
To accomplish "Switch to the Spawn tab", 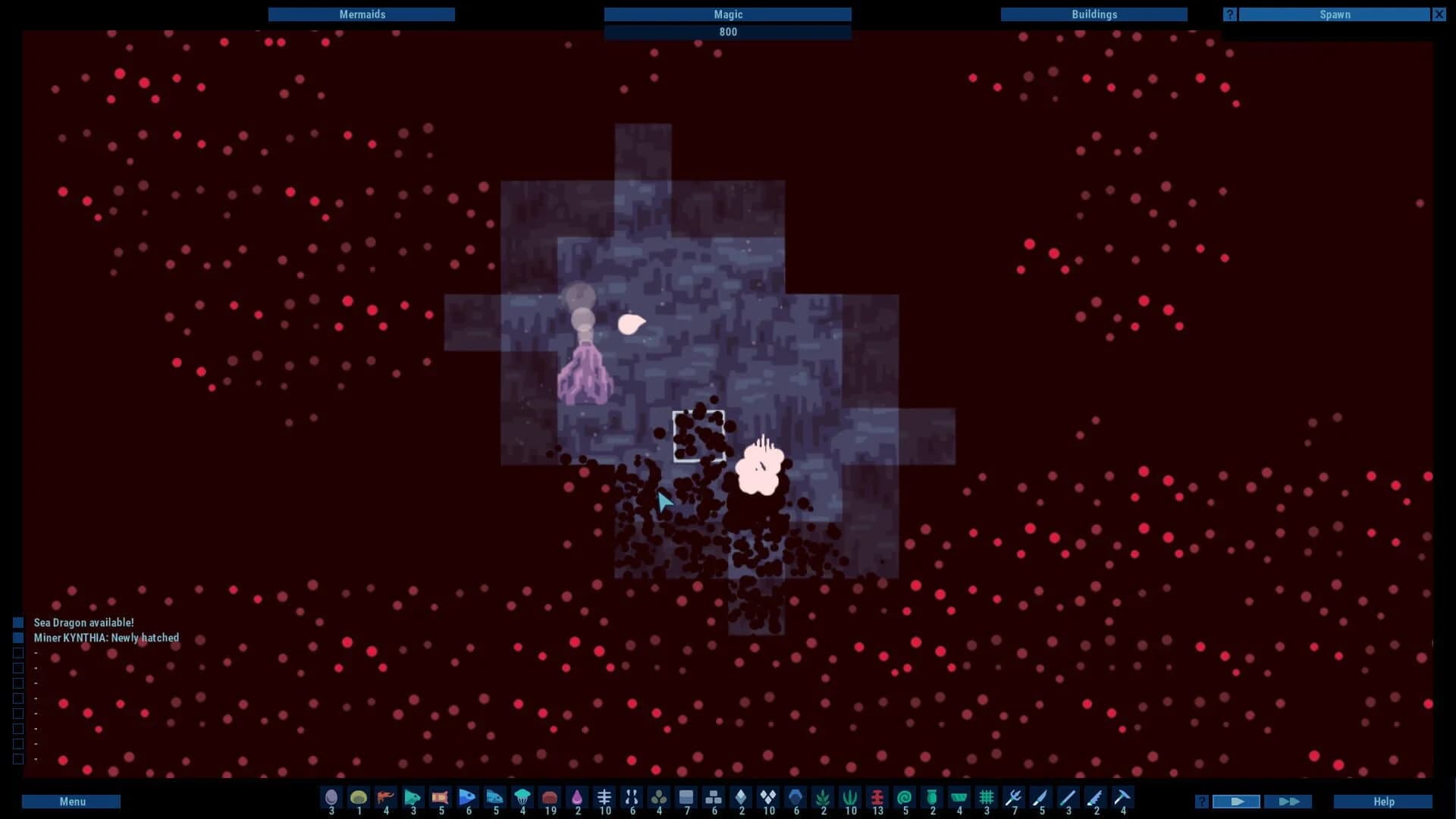I will [1335, 14].
